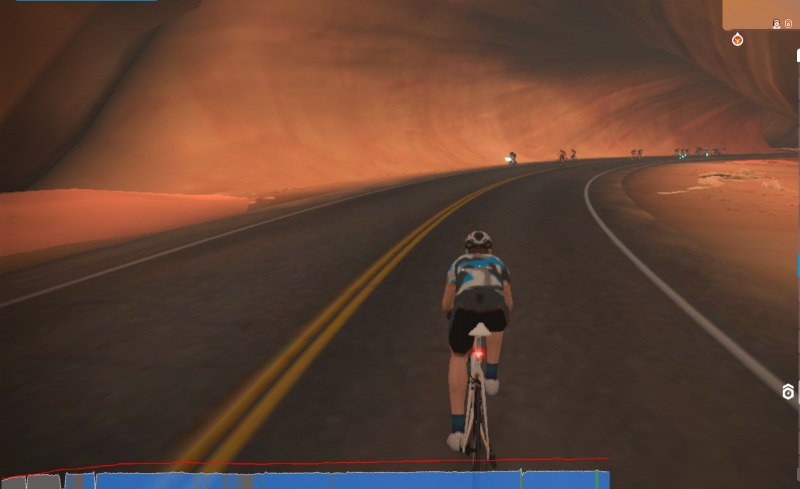This screenshot has height=489, width=800.
Task: Click the rider icon on the minimap
Action: 776,23
